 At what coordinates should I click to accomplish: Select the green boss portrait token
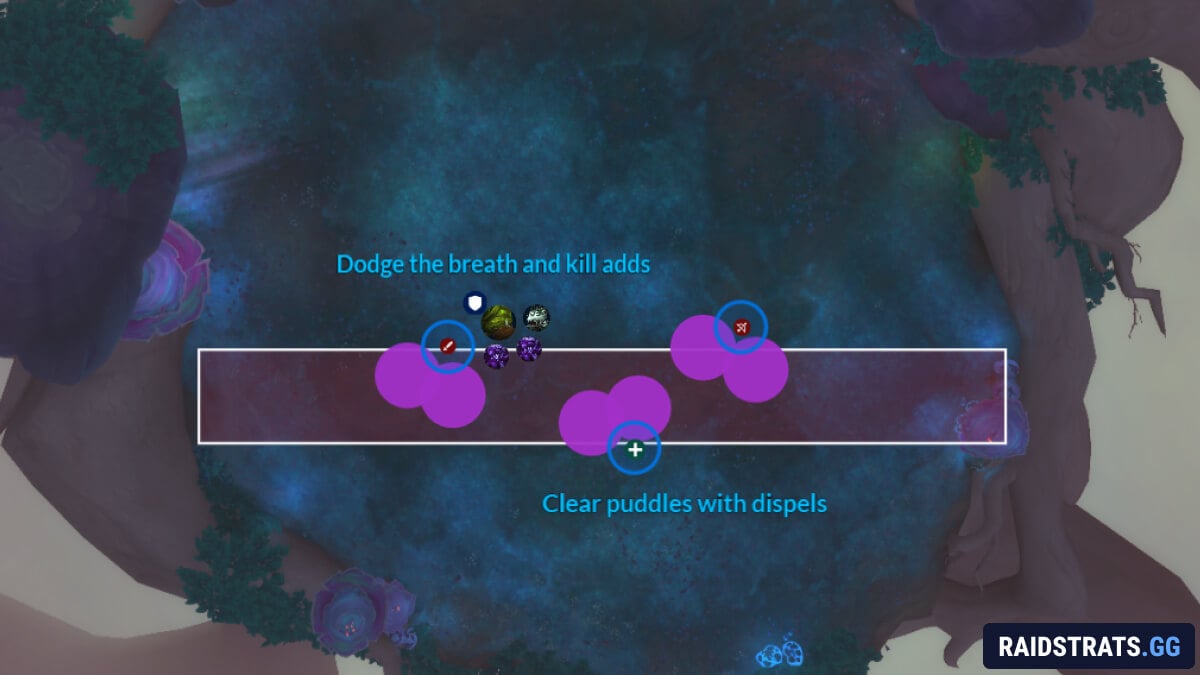coord(498,322)
